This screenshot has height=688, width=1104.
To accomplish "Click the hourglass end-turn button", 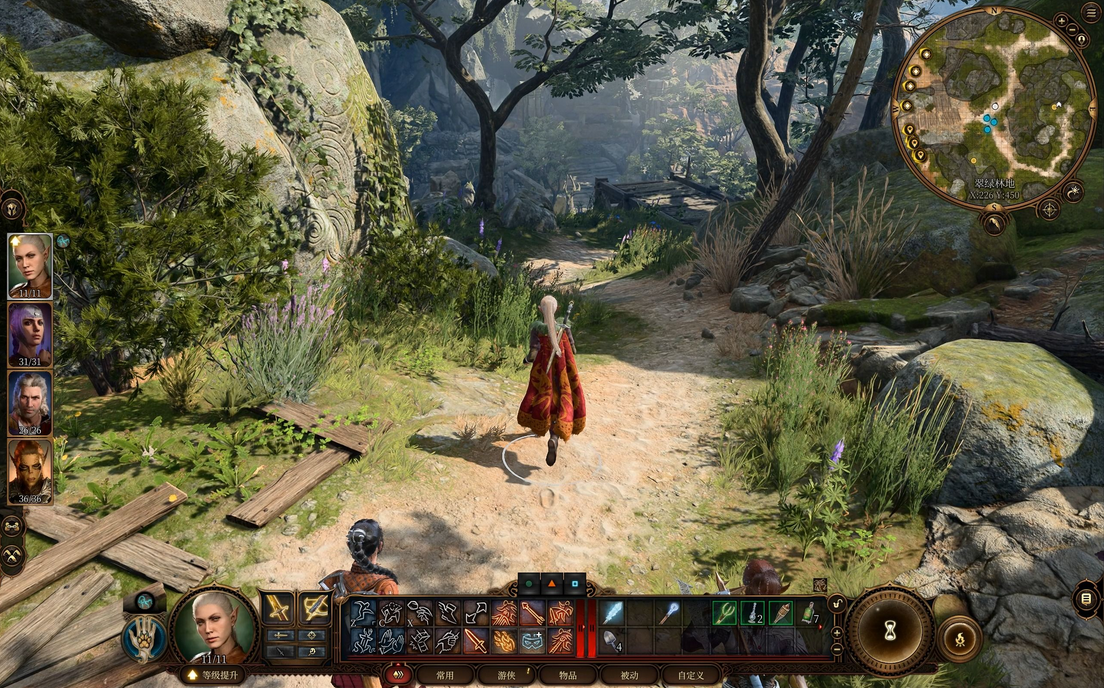I will (x=890, y=630).
